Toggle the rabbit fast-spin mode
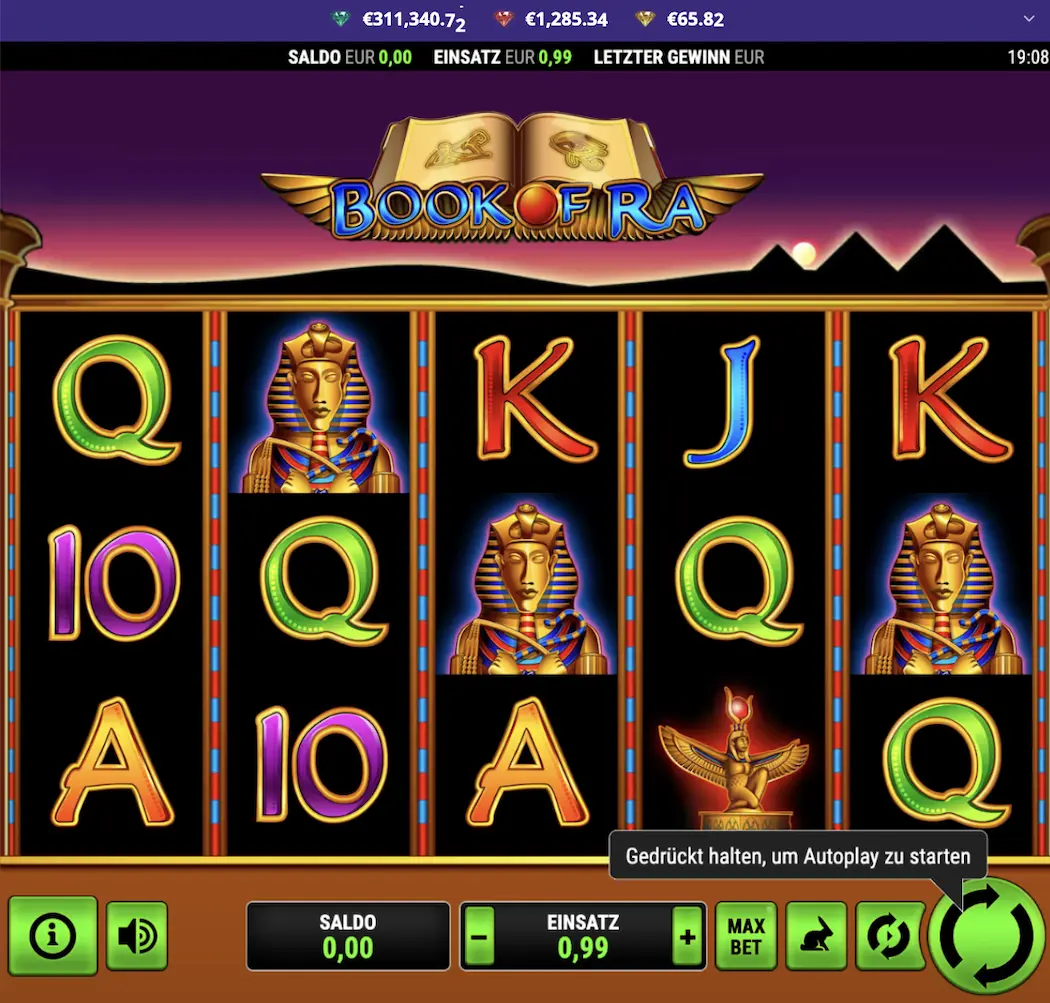This screenshot has width=1050, height=1003. tap(816, 937)
